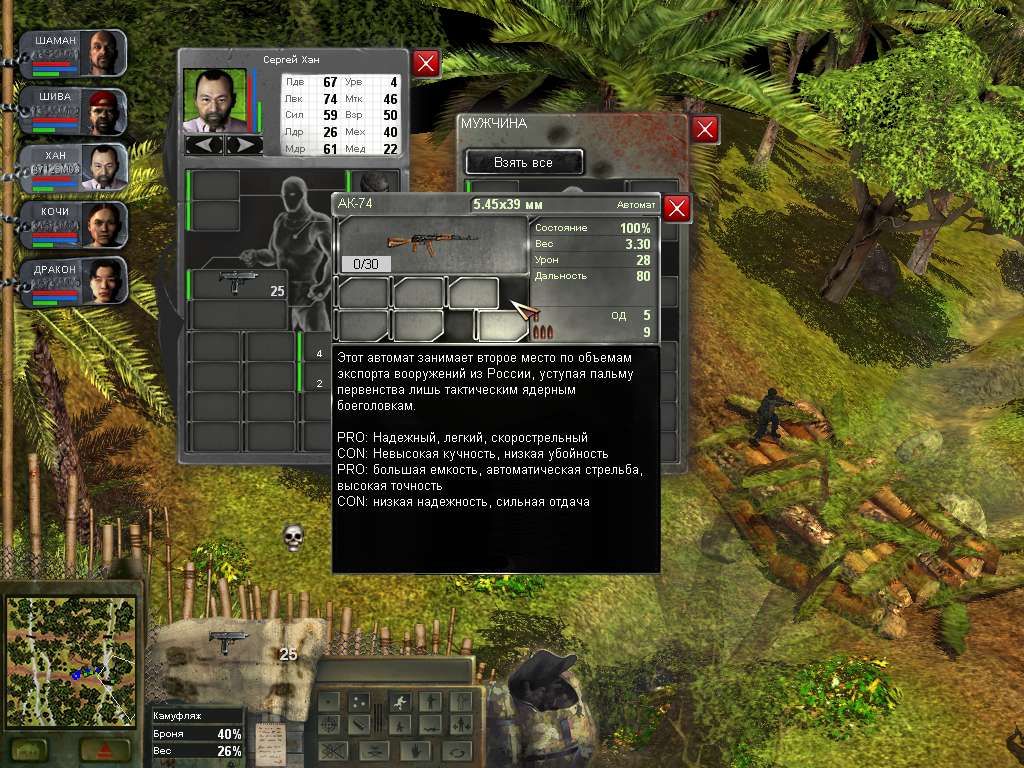
Task: Close the Мужчина loot window
Action: (x=705, y=129)
